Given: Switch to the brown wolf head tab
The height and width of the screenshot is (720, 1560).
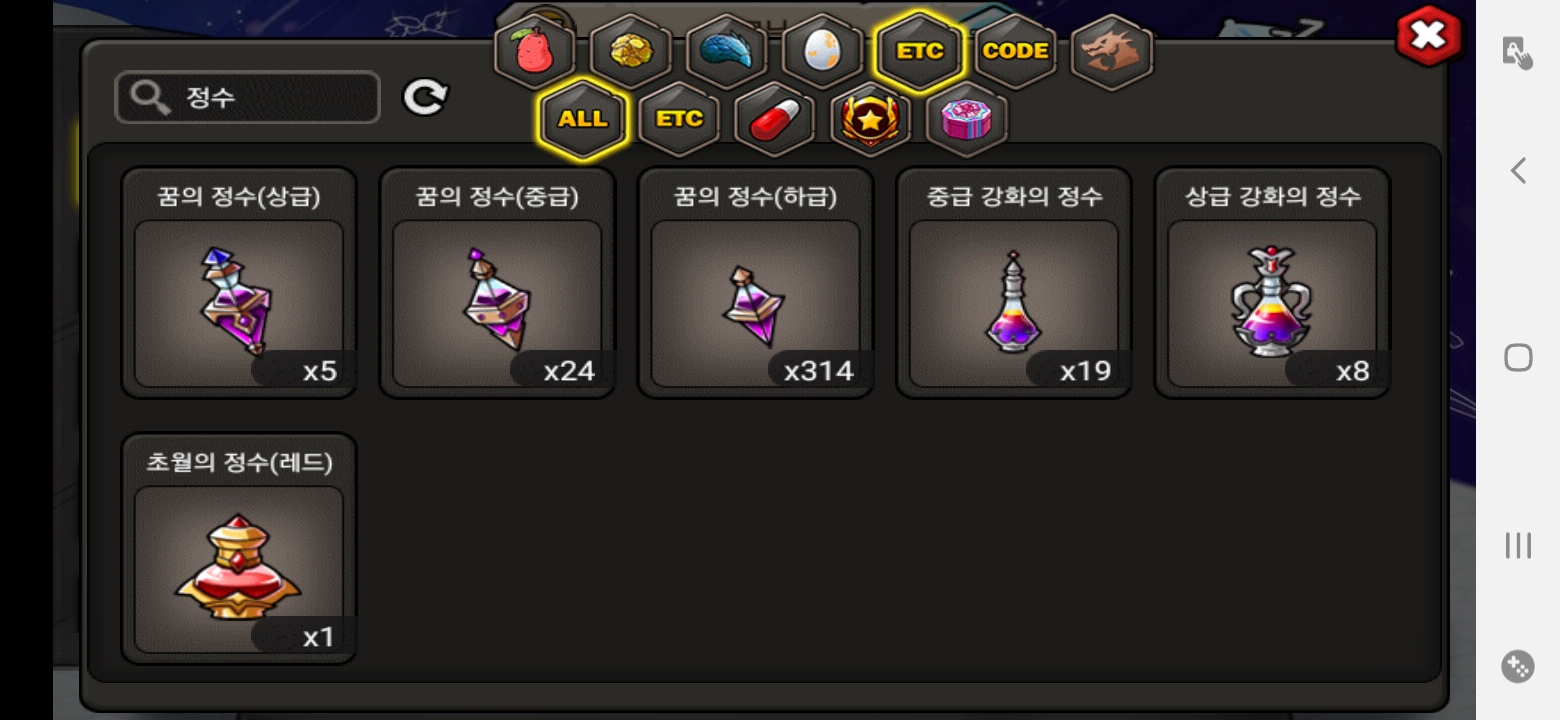Looking at the screenshot, I should click(x=1111, y=52).
